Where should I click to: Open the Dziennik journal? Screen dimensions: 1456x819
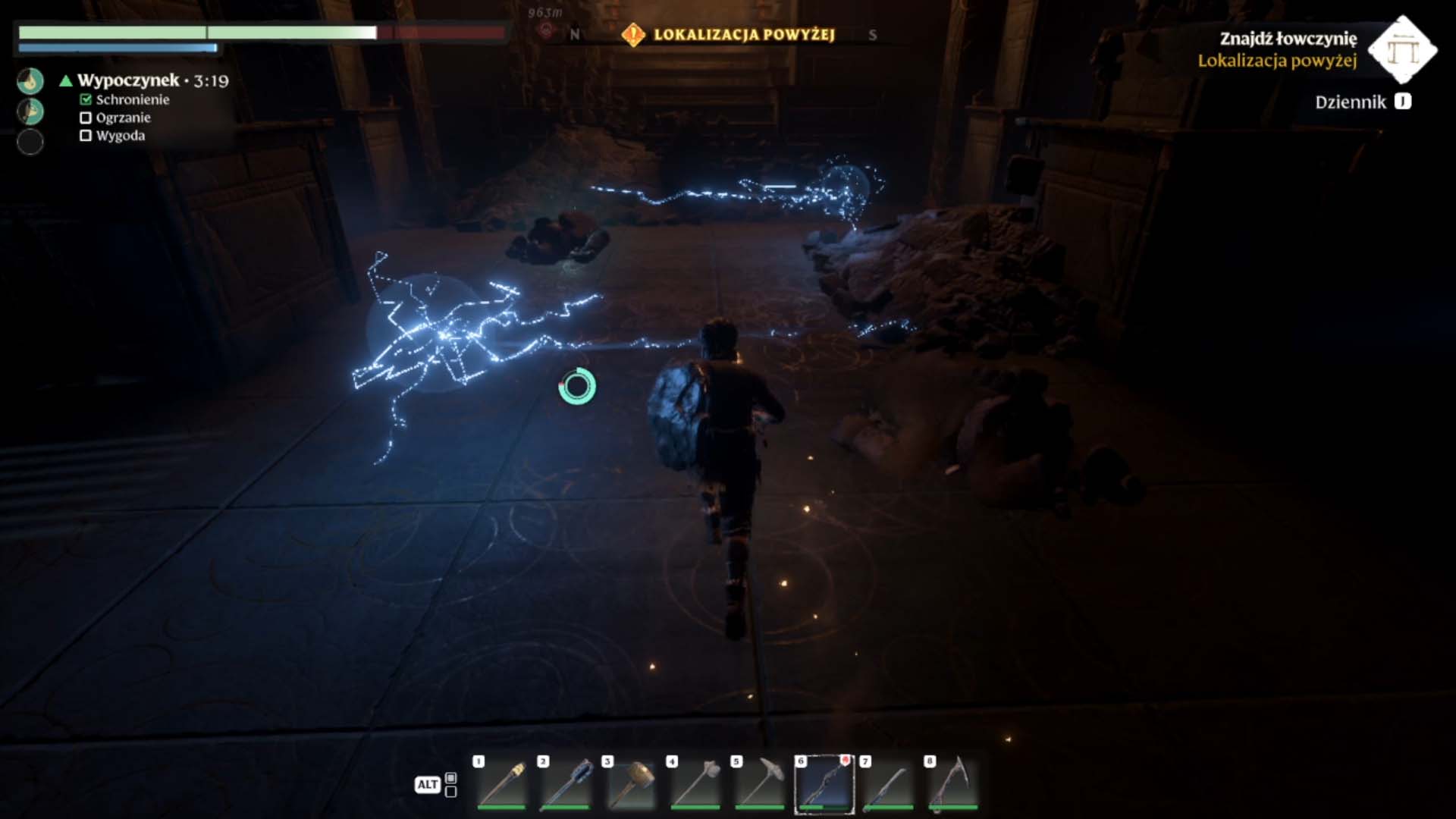point(1363,102)
